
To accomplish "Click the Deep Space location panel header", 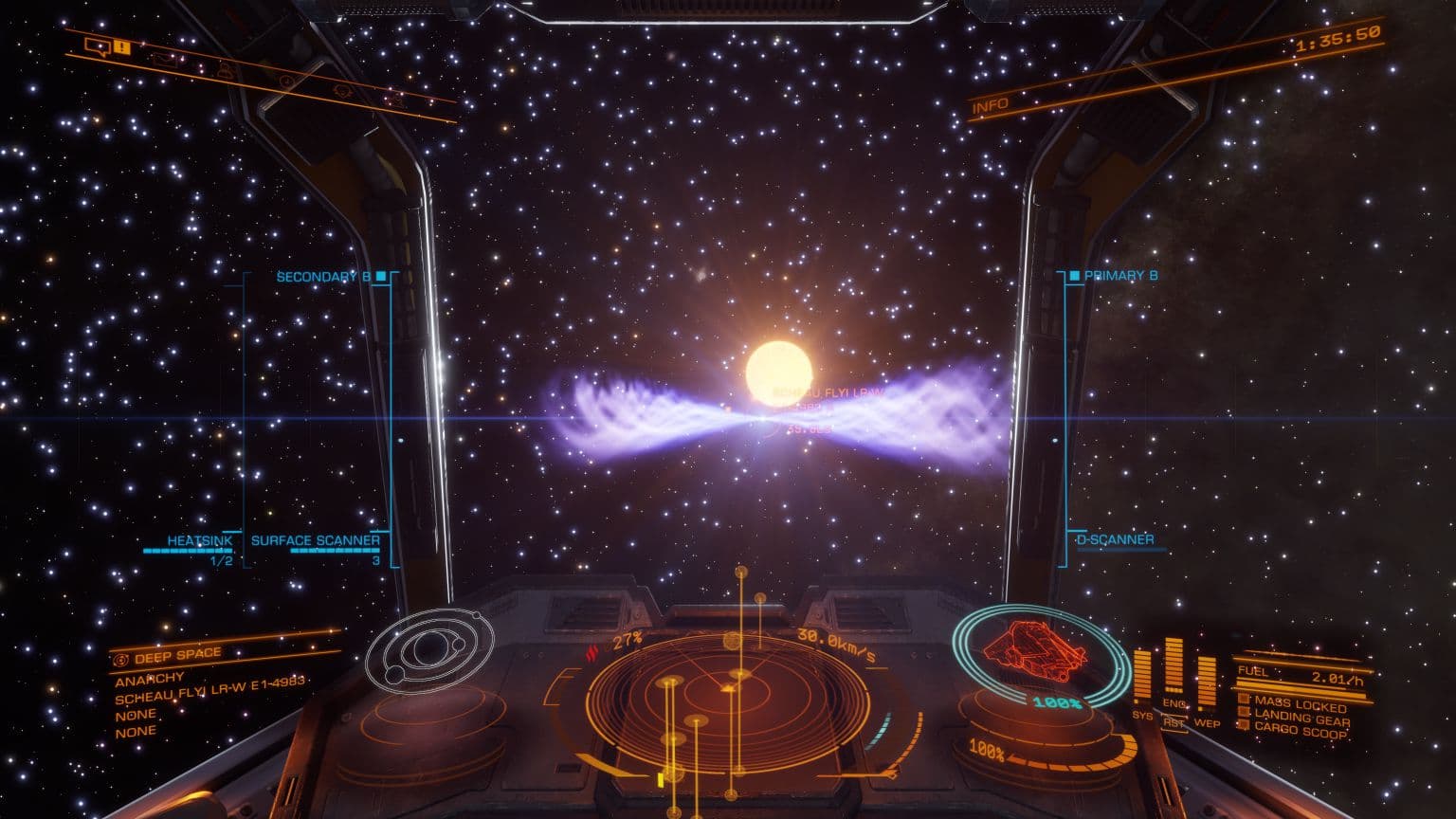I will [x=177, y=655].
